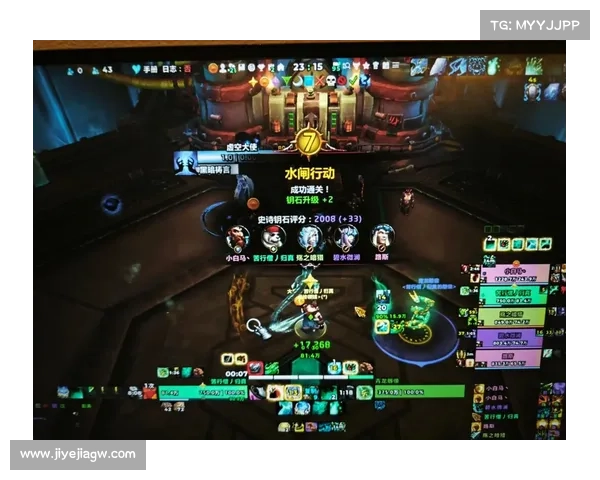Viewport: 600px width, 480px height.
Task: Target the green raid frame of 苦行僧丿归真
Action: tap(515, 294)
